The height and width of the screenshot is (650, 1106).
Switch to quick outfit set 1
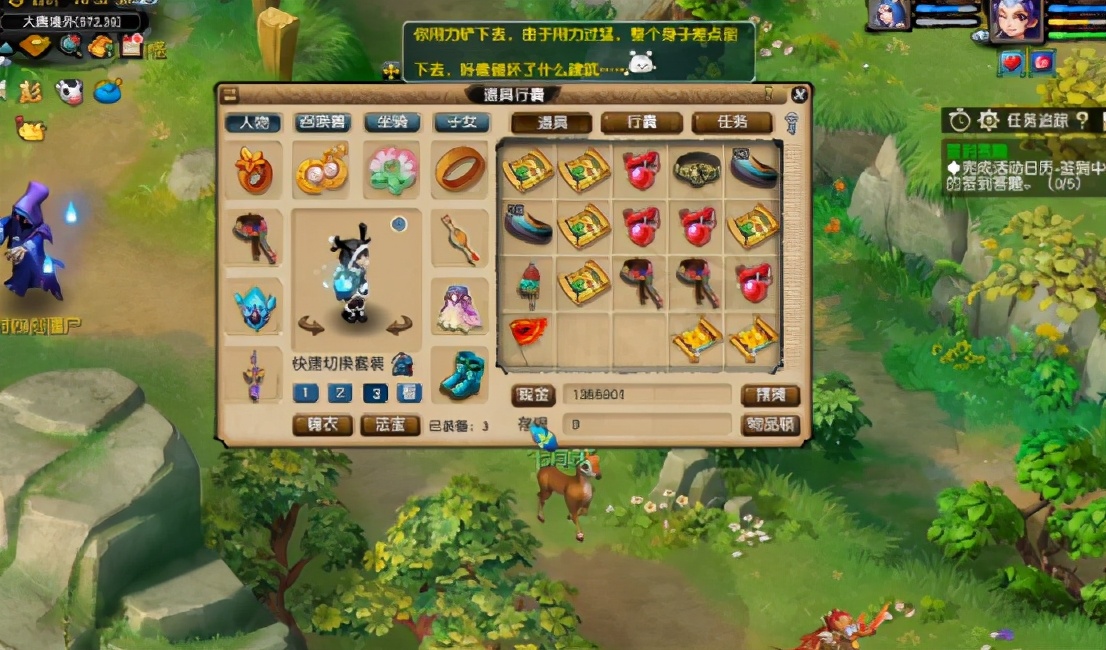[305, 393]
